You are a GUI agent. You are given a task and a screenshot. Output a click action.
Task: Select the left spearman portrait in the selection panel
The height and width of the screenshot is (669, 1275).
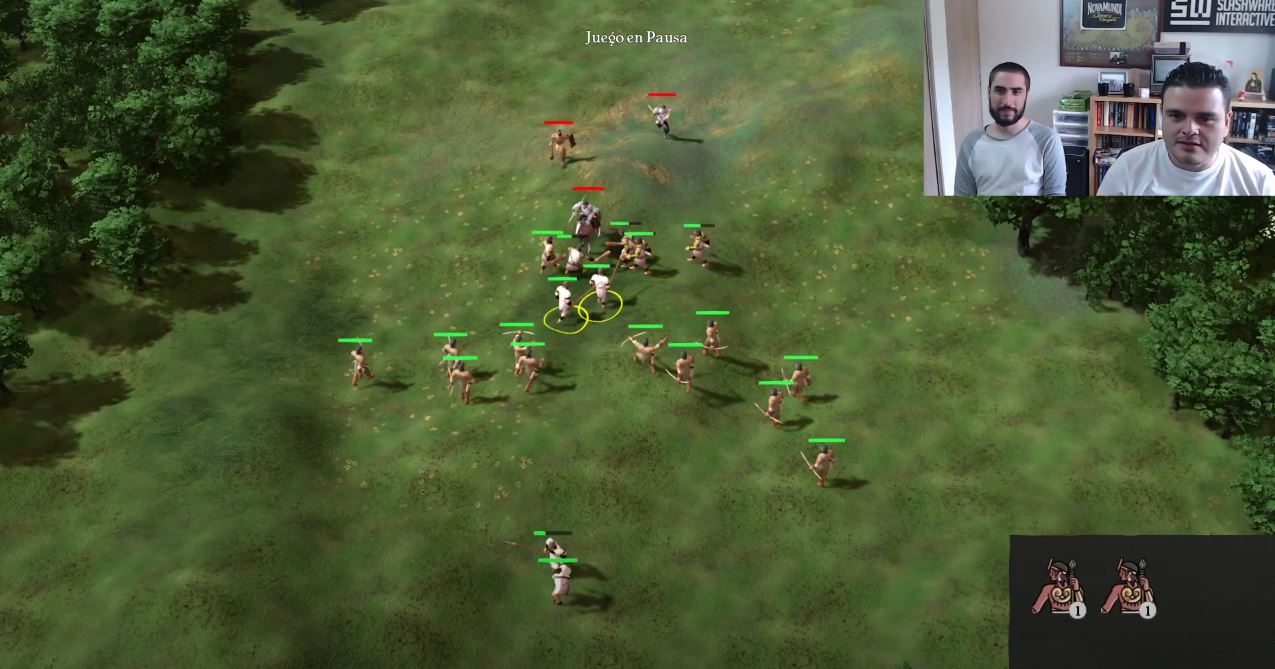1057,587
